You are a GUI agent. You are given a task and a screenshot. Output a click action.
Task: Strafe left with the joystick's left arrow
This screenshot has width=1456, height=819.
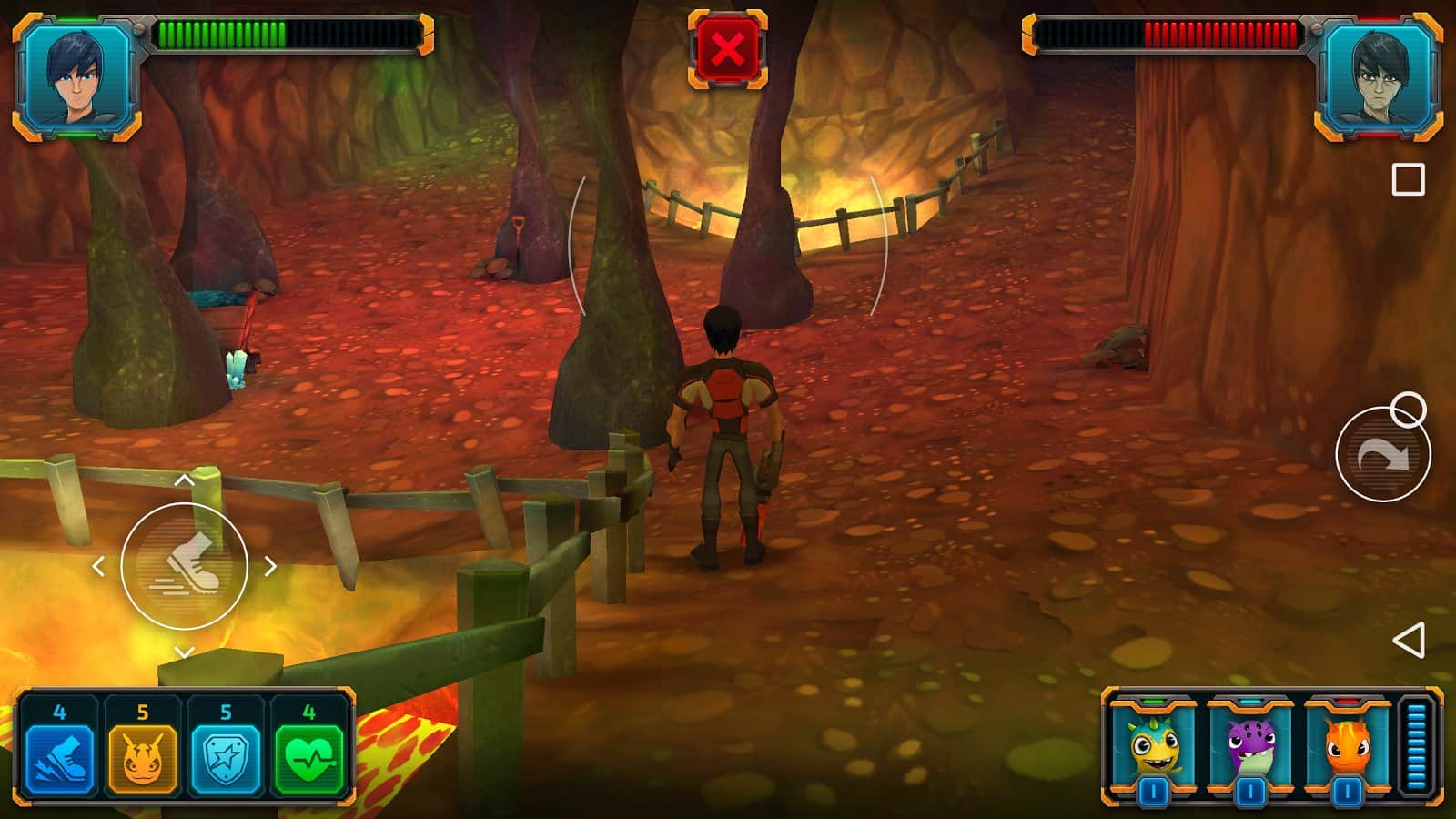(x=98, y=566)
